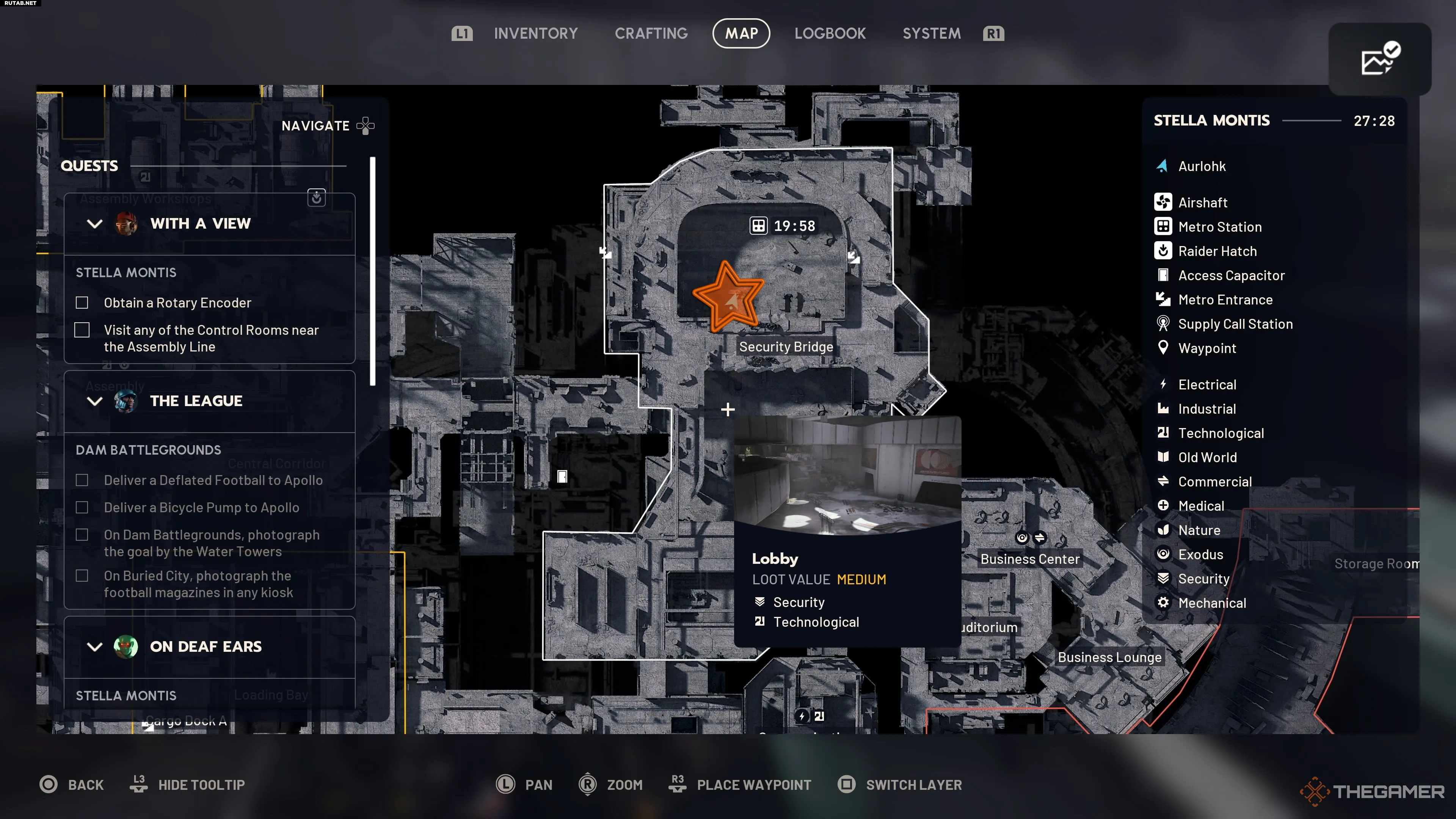Image resolution: width=1456 pixels, height=819 pixels.
Task: Select the Access Capacitor marker on the map
Action: (x=562, y=477)
